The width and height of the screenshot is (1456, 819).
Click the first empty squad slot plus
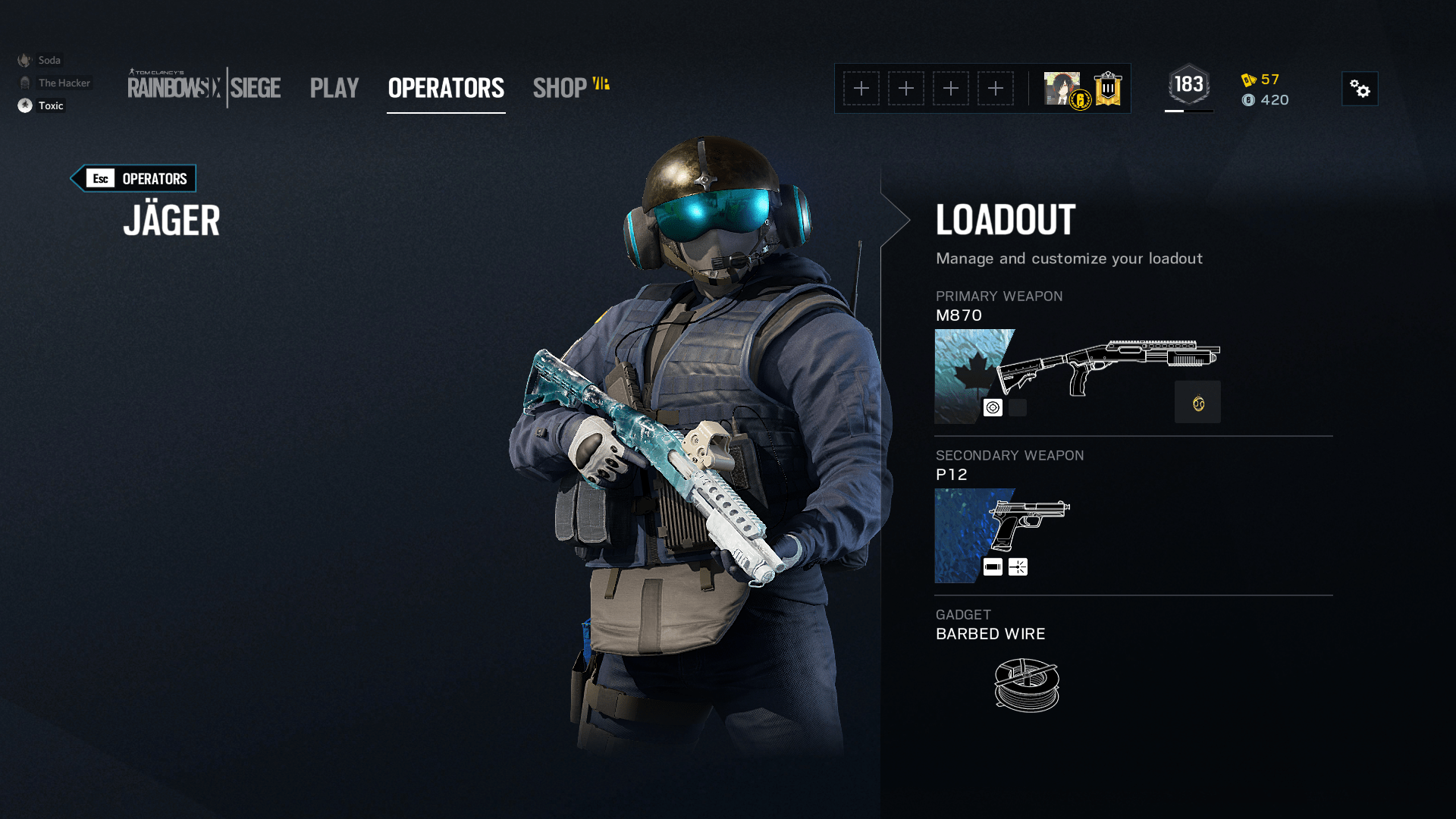point(861,88)
